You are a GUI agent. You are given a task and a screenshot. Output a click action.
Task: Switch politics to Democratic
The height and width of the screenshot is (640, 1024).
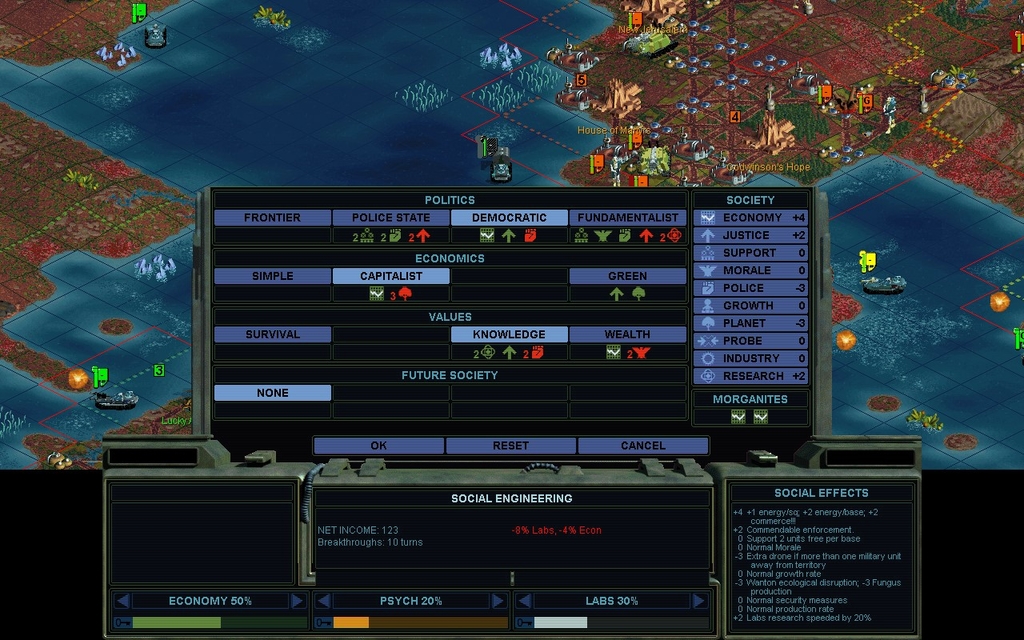click(509, 218)
